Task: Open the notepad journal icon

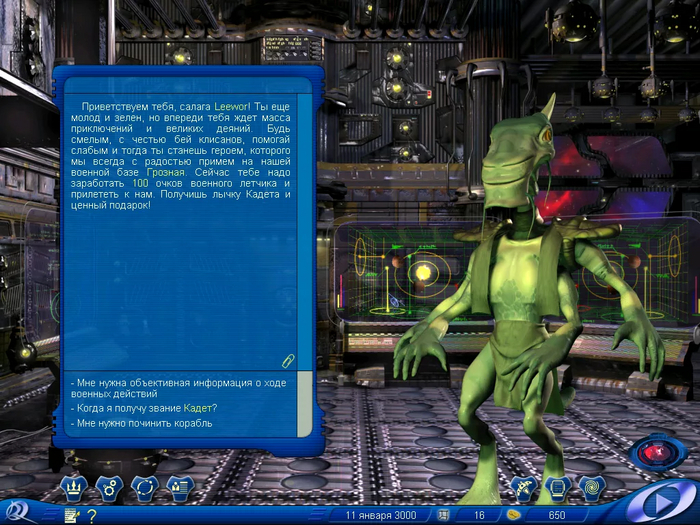Action: 71,515
